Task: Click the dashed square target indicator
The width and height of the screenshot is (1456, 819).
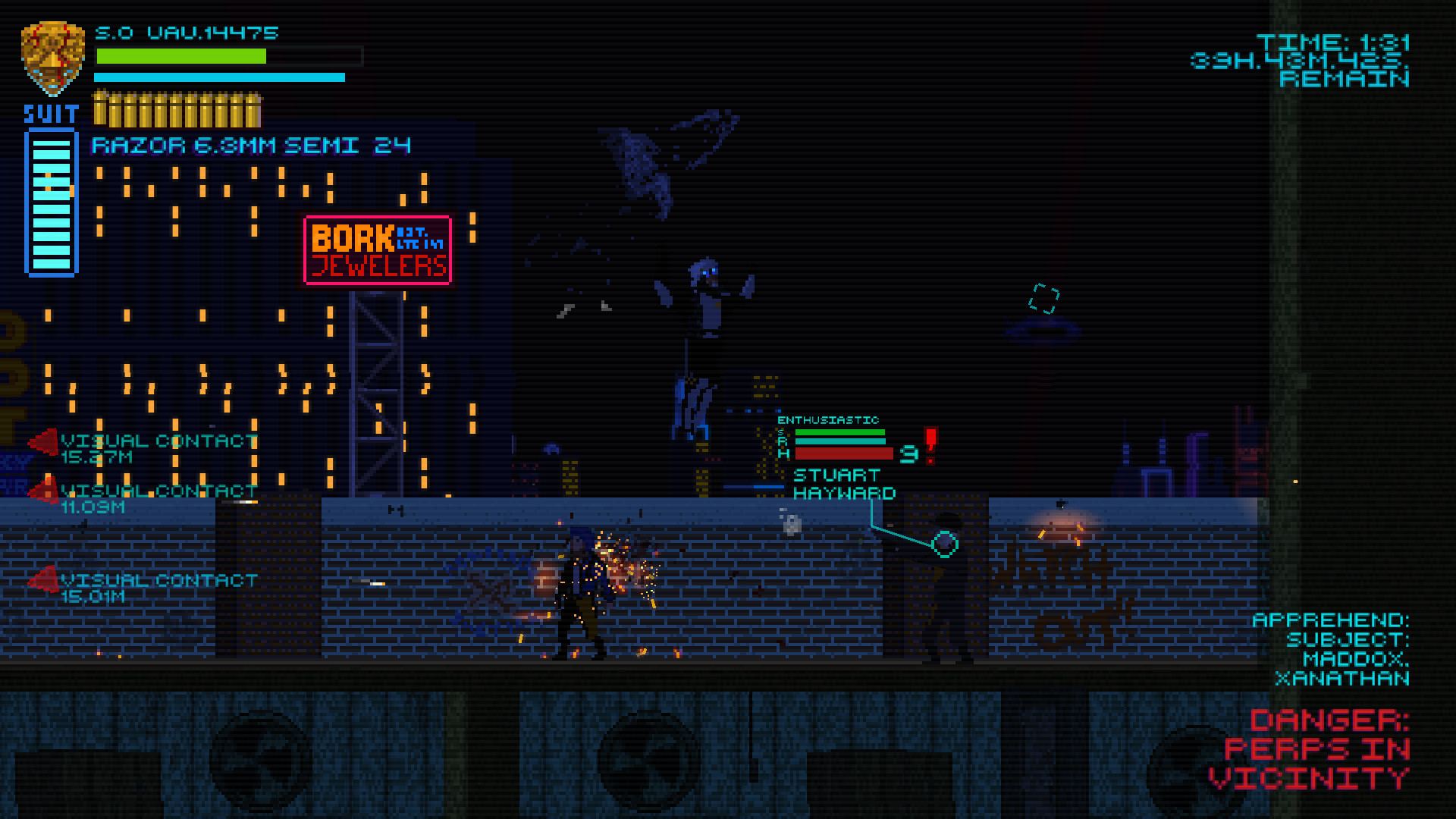Action: pyautogui.click(x=1044, y=296)
